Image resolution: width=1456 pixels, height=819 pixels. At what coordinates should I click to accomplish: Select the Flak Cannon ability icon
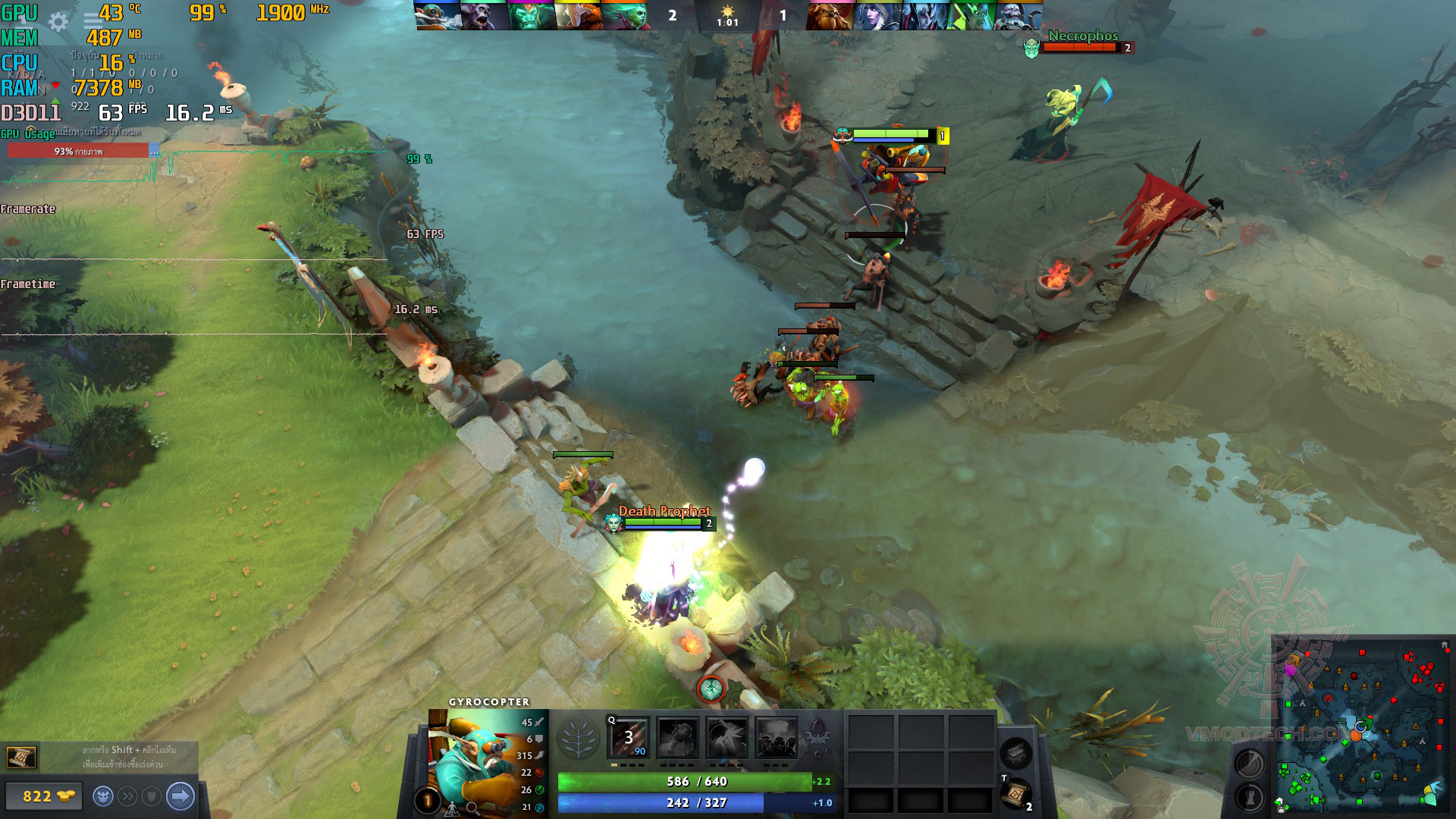(x=726, y=738)
